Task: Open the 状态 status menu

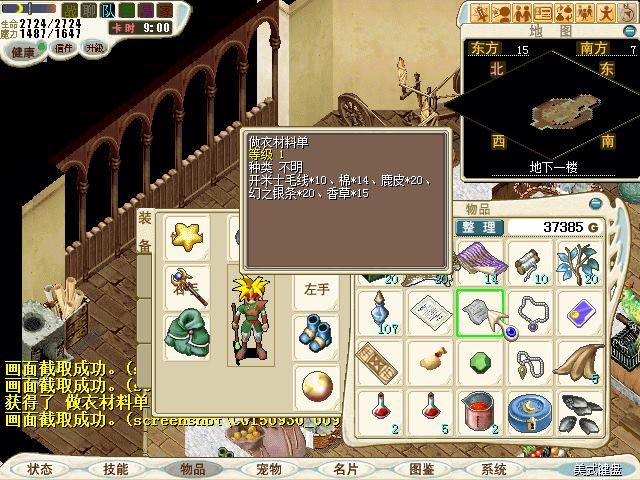Action: point(41,468)
